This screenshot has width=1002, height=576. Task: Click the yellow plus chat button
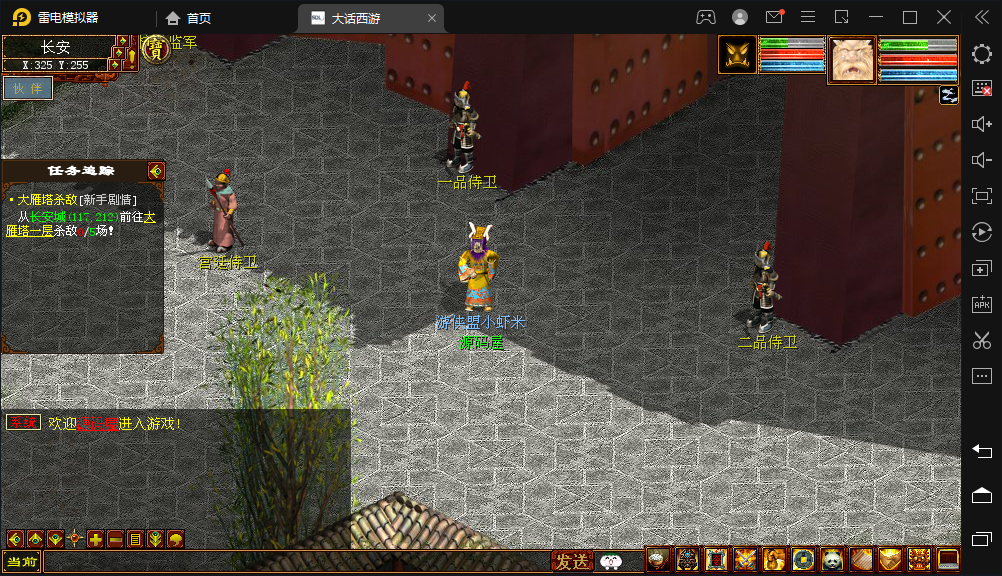pos(95,539)
